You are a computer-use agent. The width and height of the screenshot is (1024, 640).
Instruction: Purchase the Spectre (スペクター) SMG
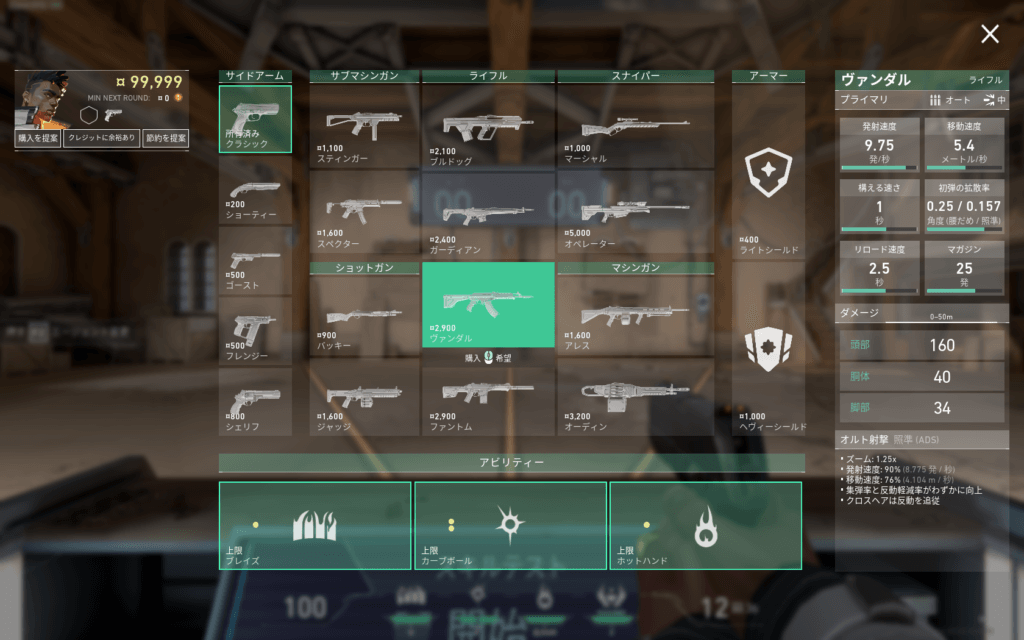click(x=364, y=212)
